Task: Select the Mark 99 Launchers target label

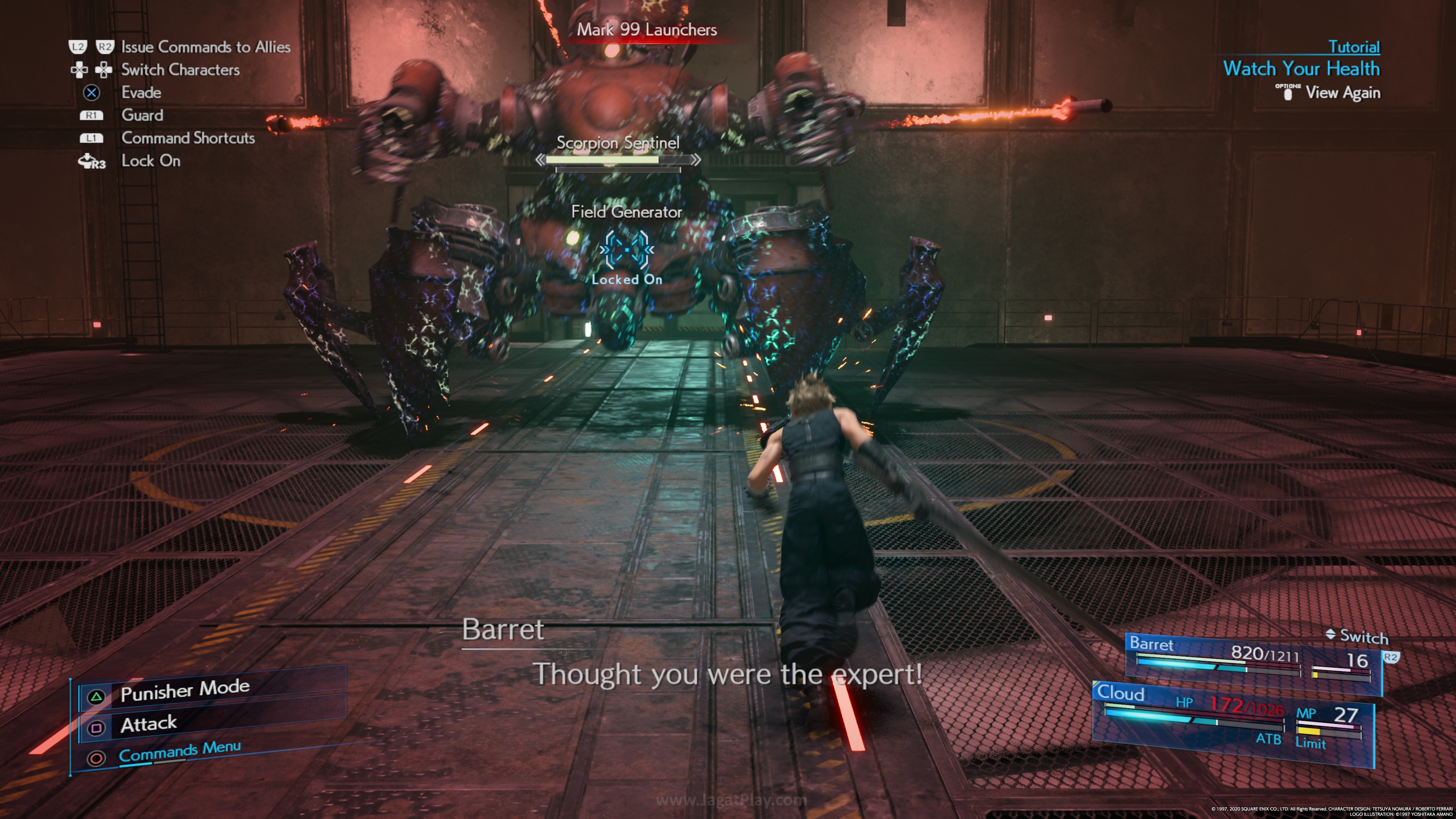Action: click(646, 30)
